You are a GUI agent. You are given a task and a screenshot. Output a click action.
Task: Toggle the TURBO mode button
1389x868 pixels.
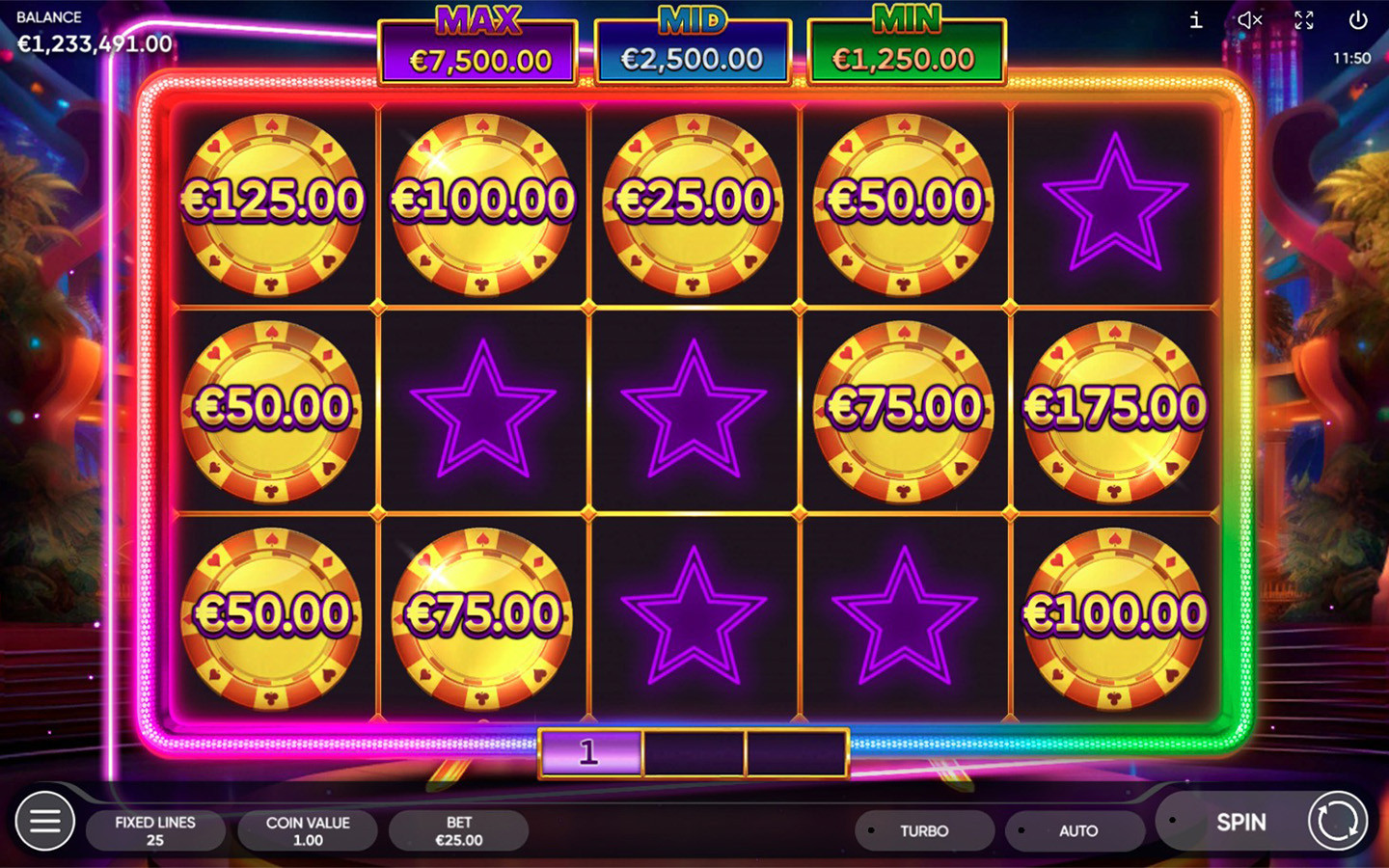coord(924,830)
